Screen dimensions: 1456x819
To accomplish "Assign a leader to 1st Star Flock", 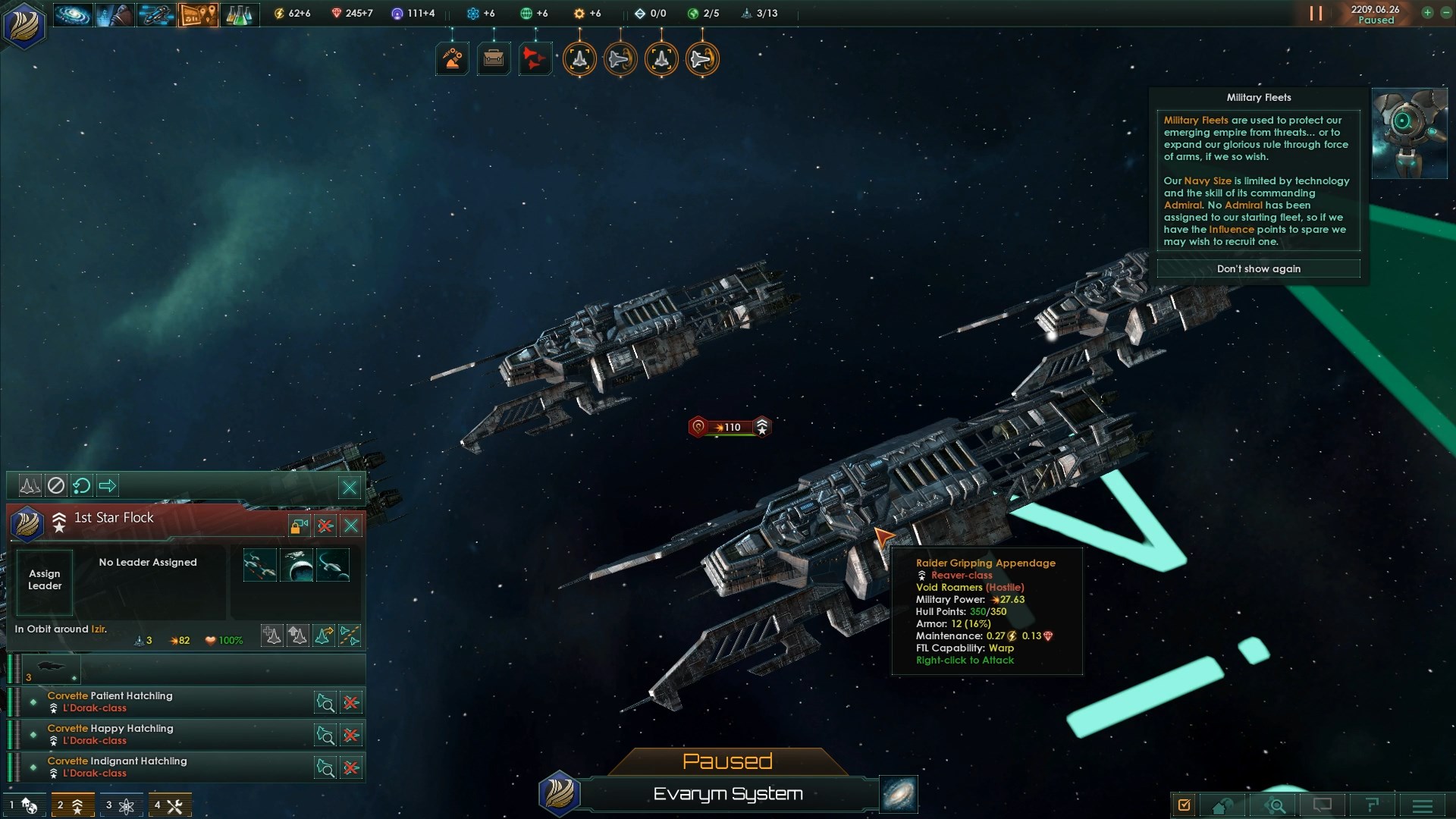I will pyautogui.click(x=45, y=580).
